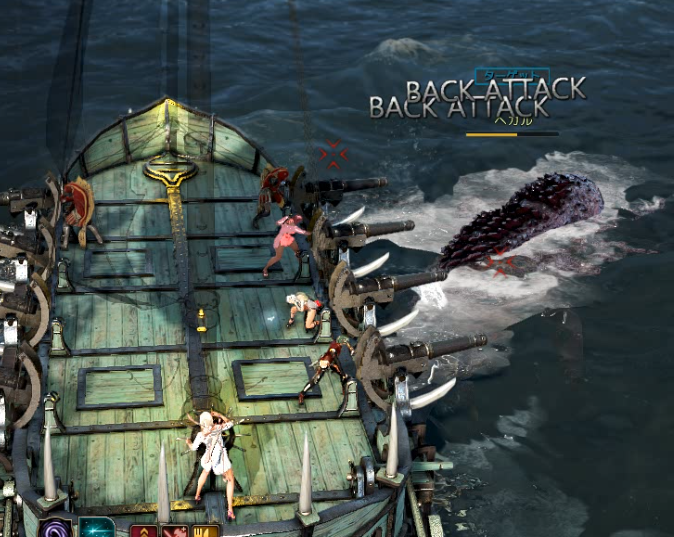The width and height of the screenshot is (674, 537).
Task: Activate the purple swirl ability icon
Action: coord(55,529)
